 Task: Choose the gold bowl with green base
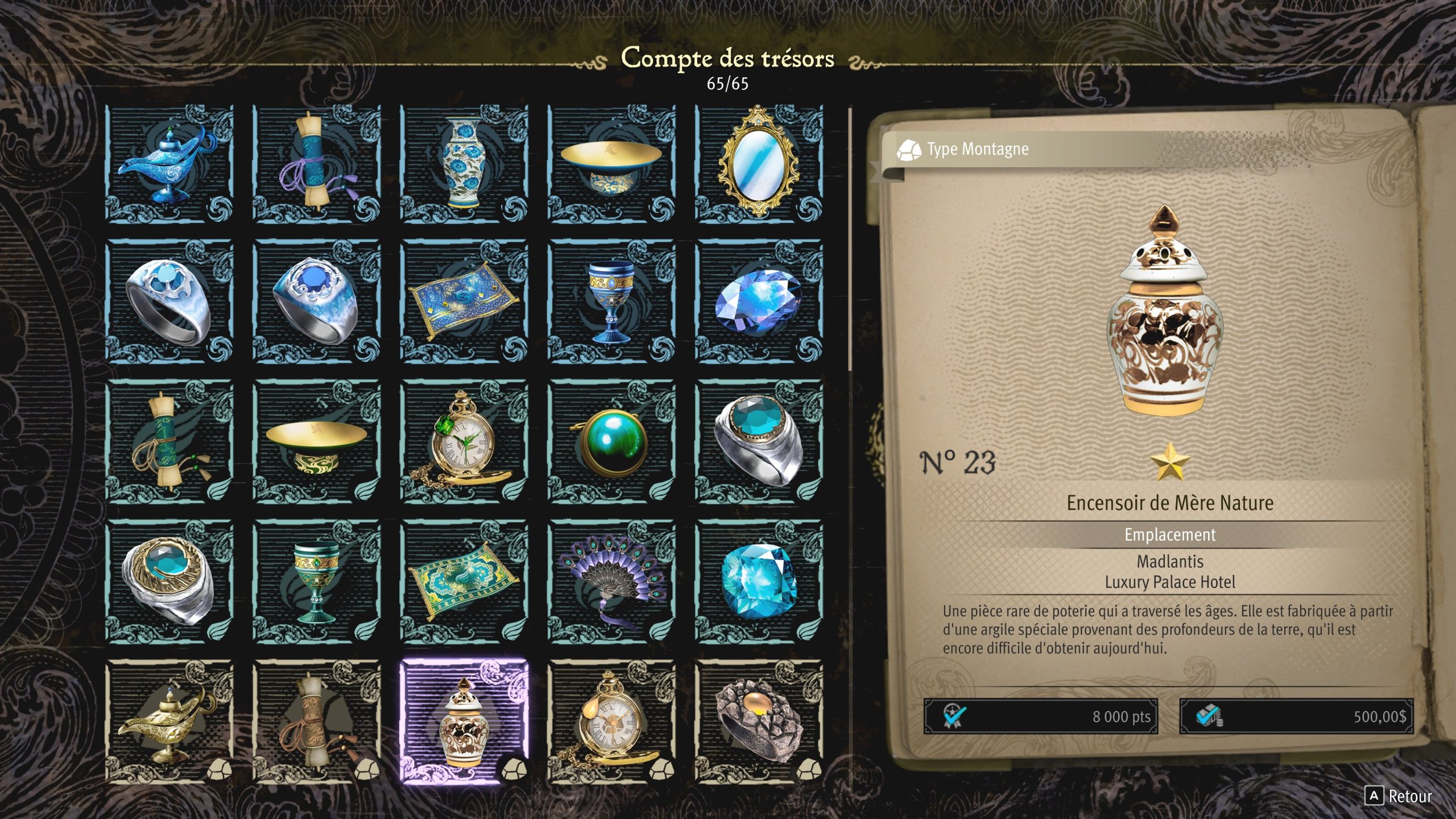point(316,441)
